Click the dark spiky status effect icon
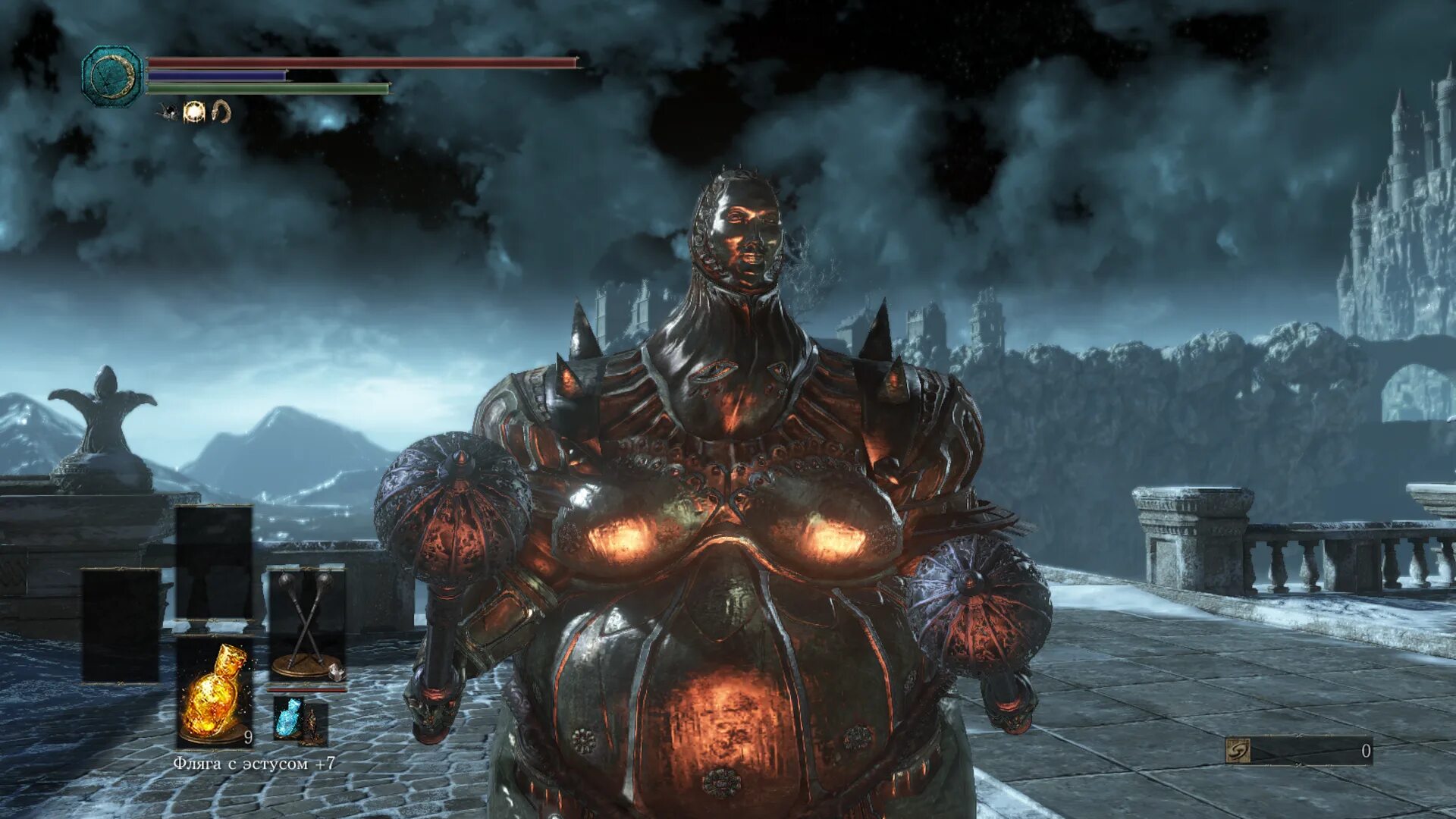Image resolution: width=1456 pixels, height=819 pixels. pyautogui.click(x=168, y=112)
